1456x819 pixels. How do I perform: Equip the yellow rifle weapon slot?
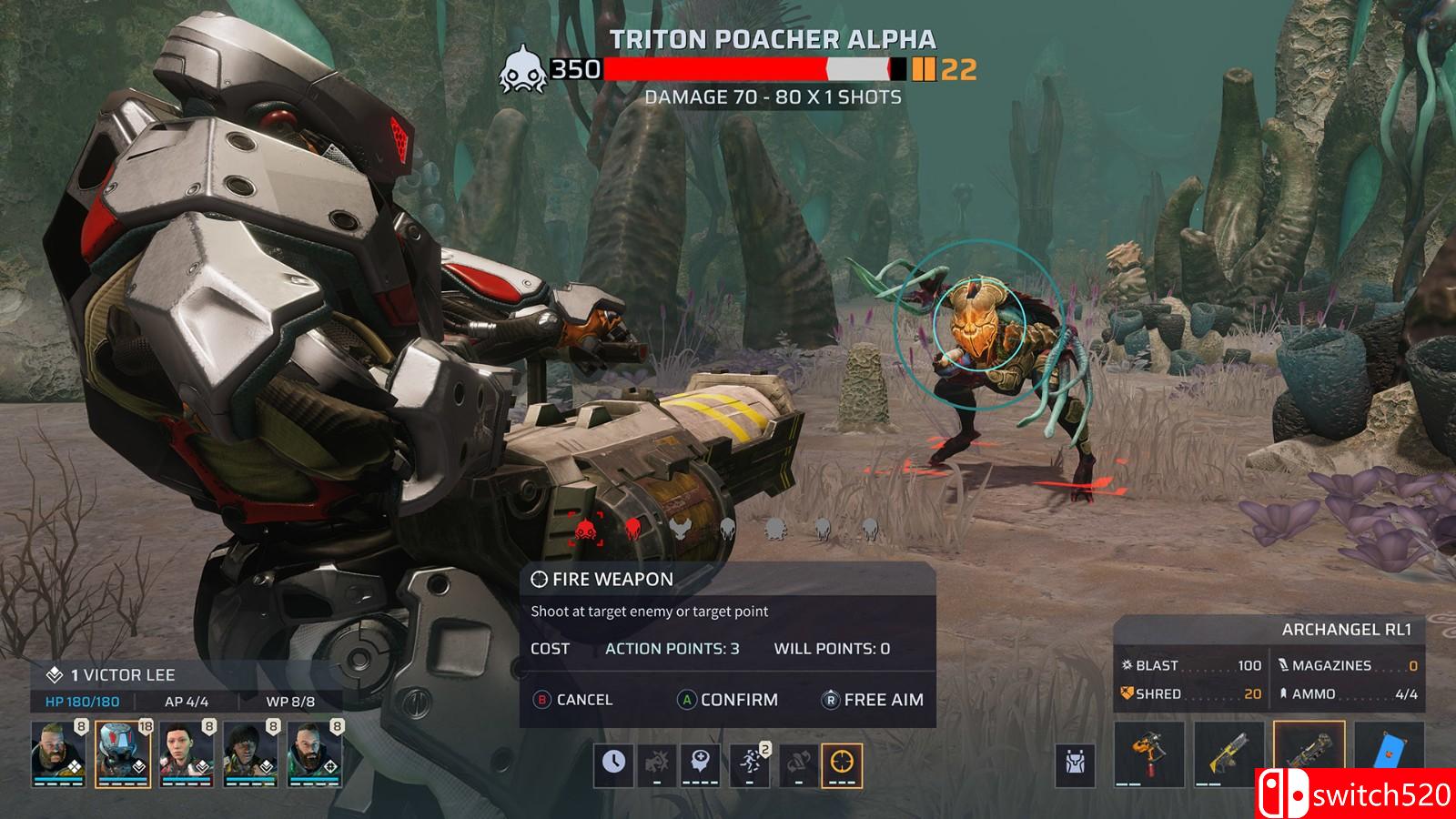point(1229,755)
